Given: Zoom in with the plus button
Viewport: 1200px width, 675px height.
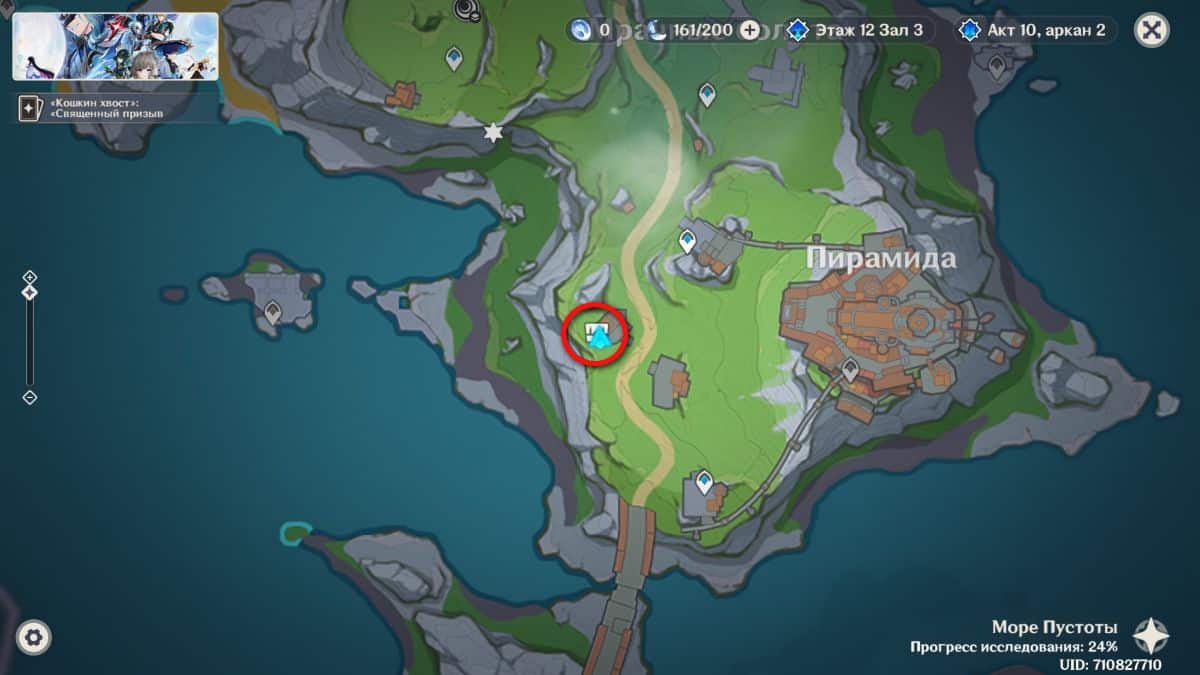Looking at the screenshot, I should point(30,277).
